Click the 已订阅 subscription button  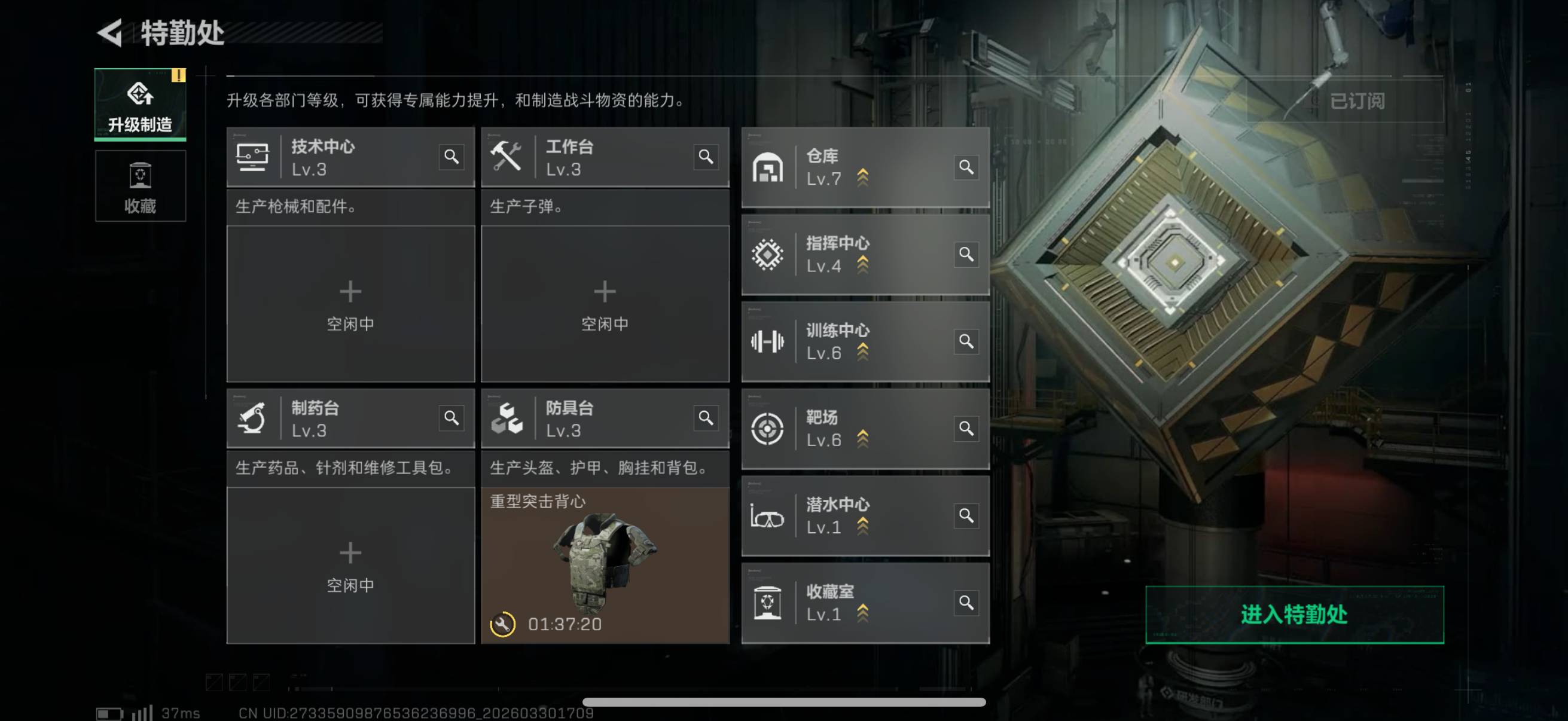click(1356, 101)
